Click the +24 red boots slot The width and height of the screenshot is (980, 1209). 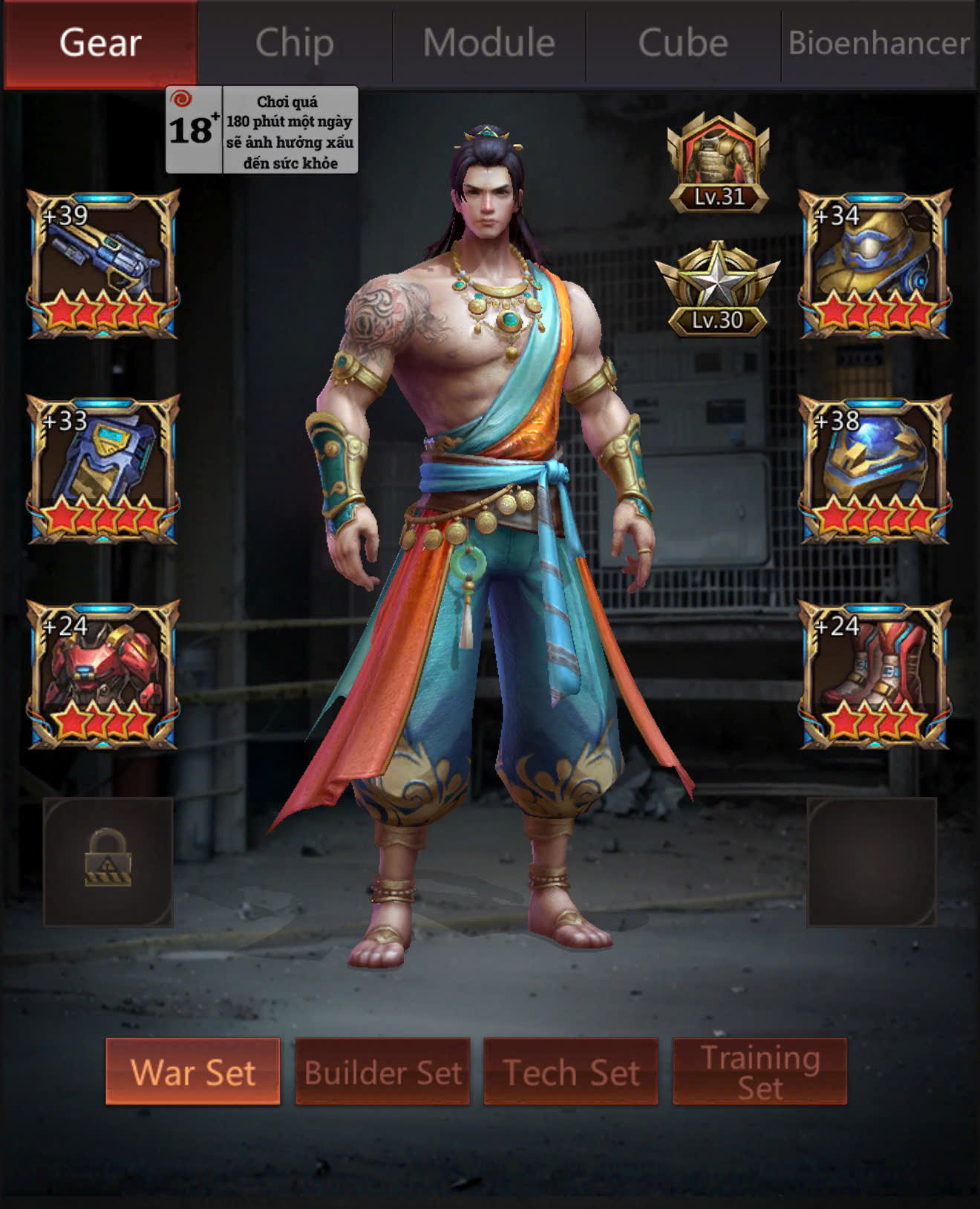click(875, 674)
